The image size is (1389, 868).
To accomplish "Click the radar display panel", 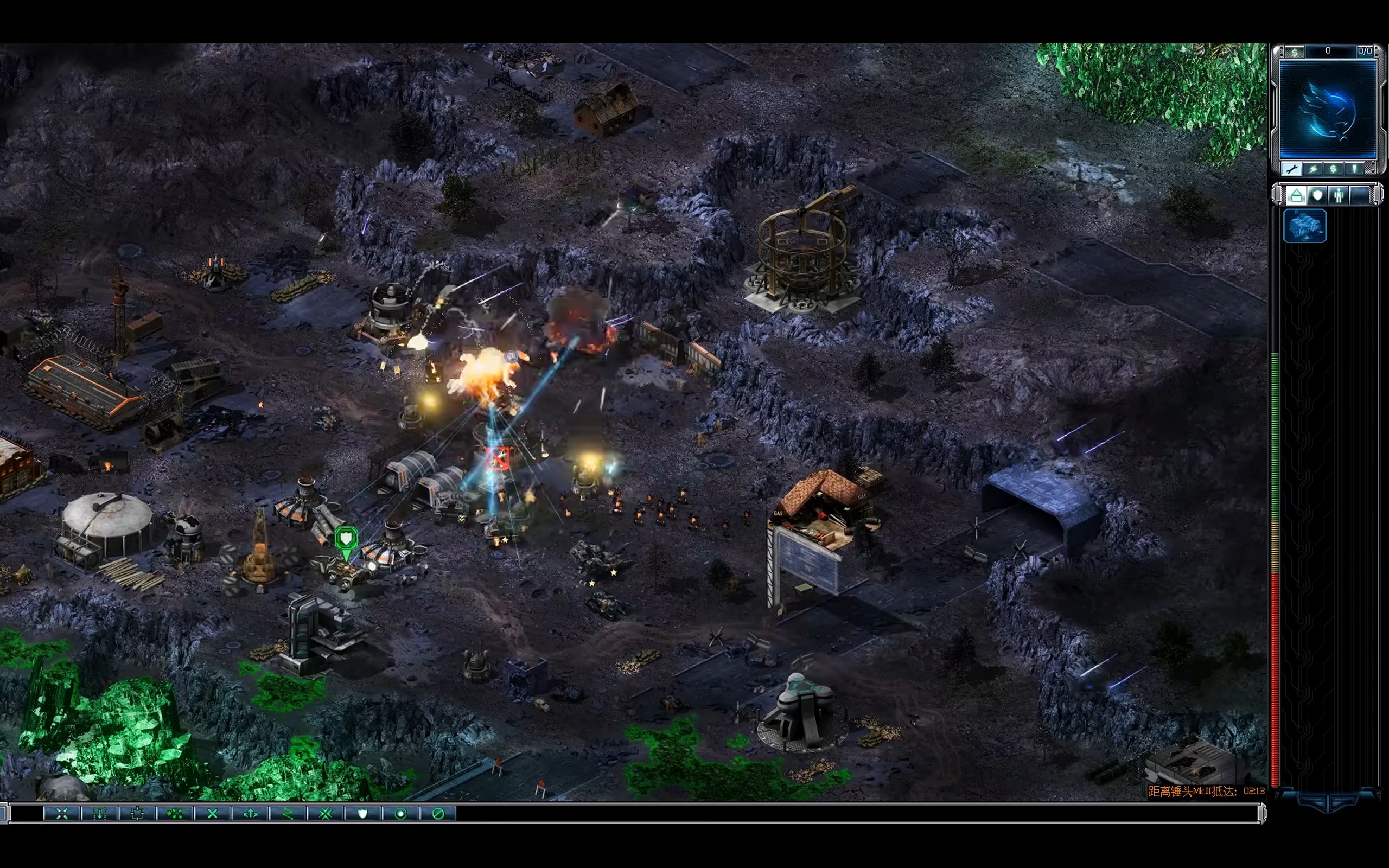I will tap(1328, 109).
